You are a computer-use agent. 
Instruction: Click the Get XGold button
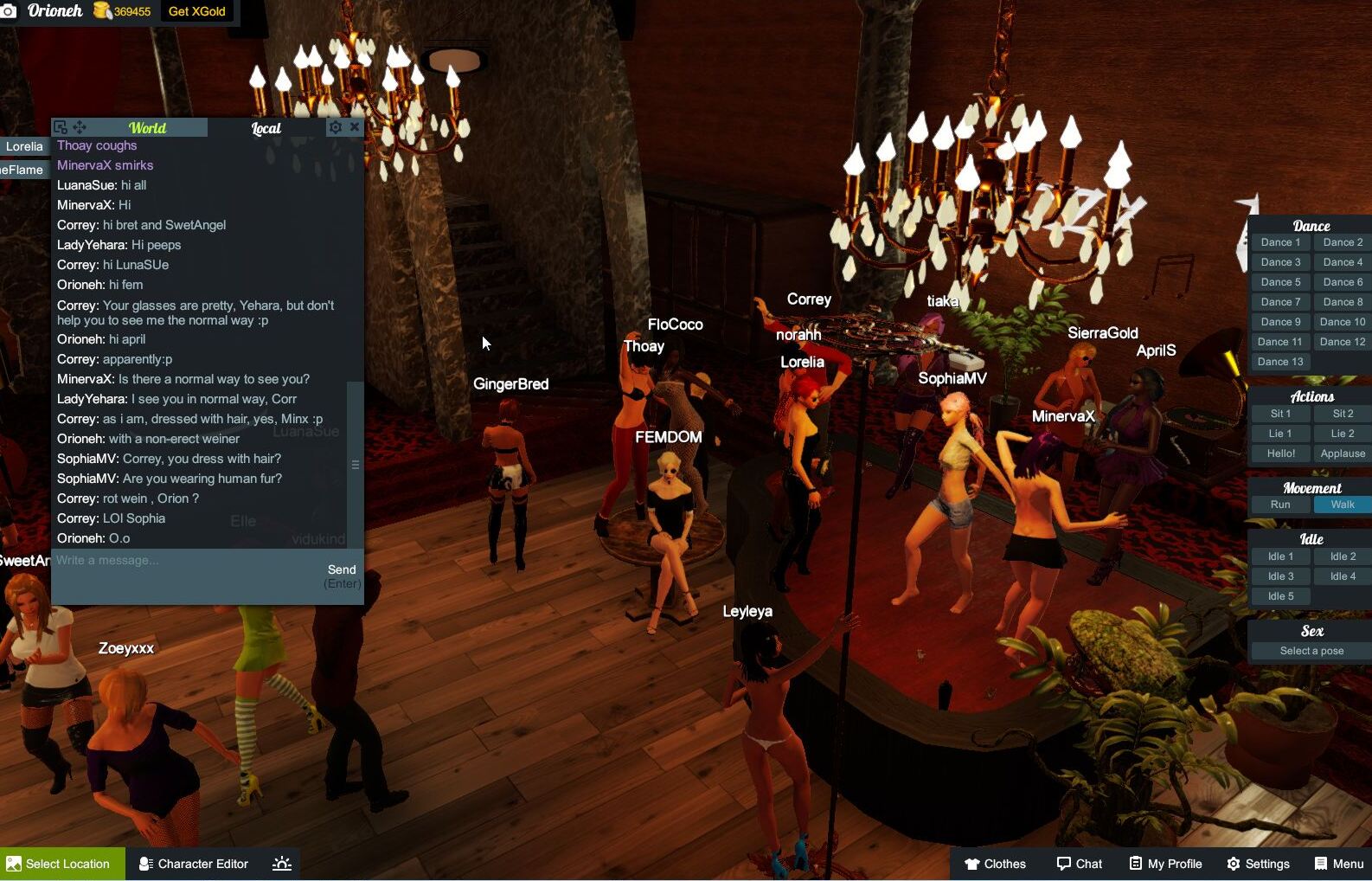[x=196, y=11]
